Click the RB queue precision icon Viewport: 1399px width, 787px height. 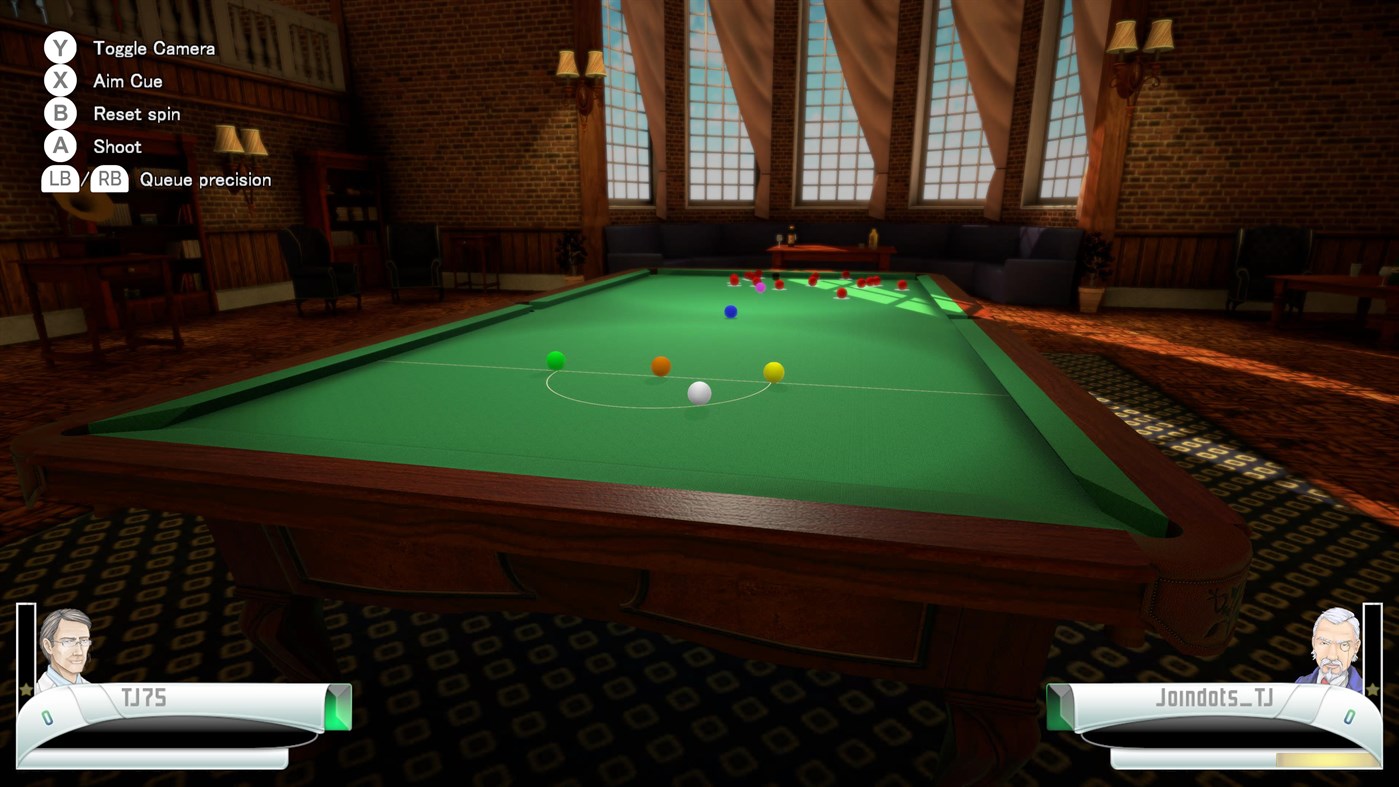click(x=109, y=179)
